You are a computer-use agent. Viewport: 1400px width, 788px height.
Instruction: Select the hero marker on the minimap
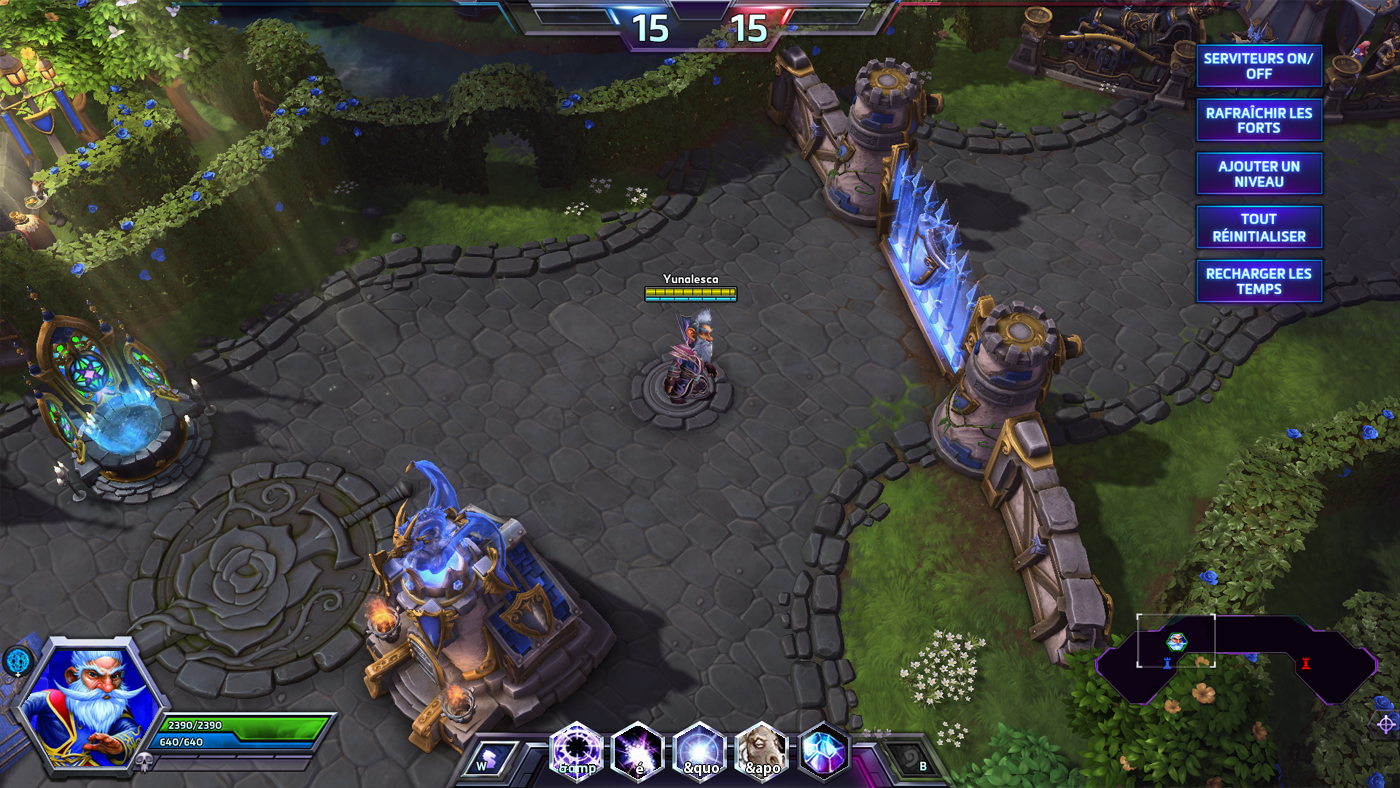[x=1177, y=641]
